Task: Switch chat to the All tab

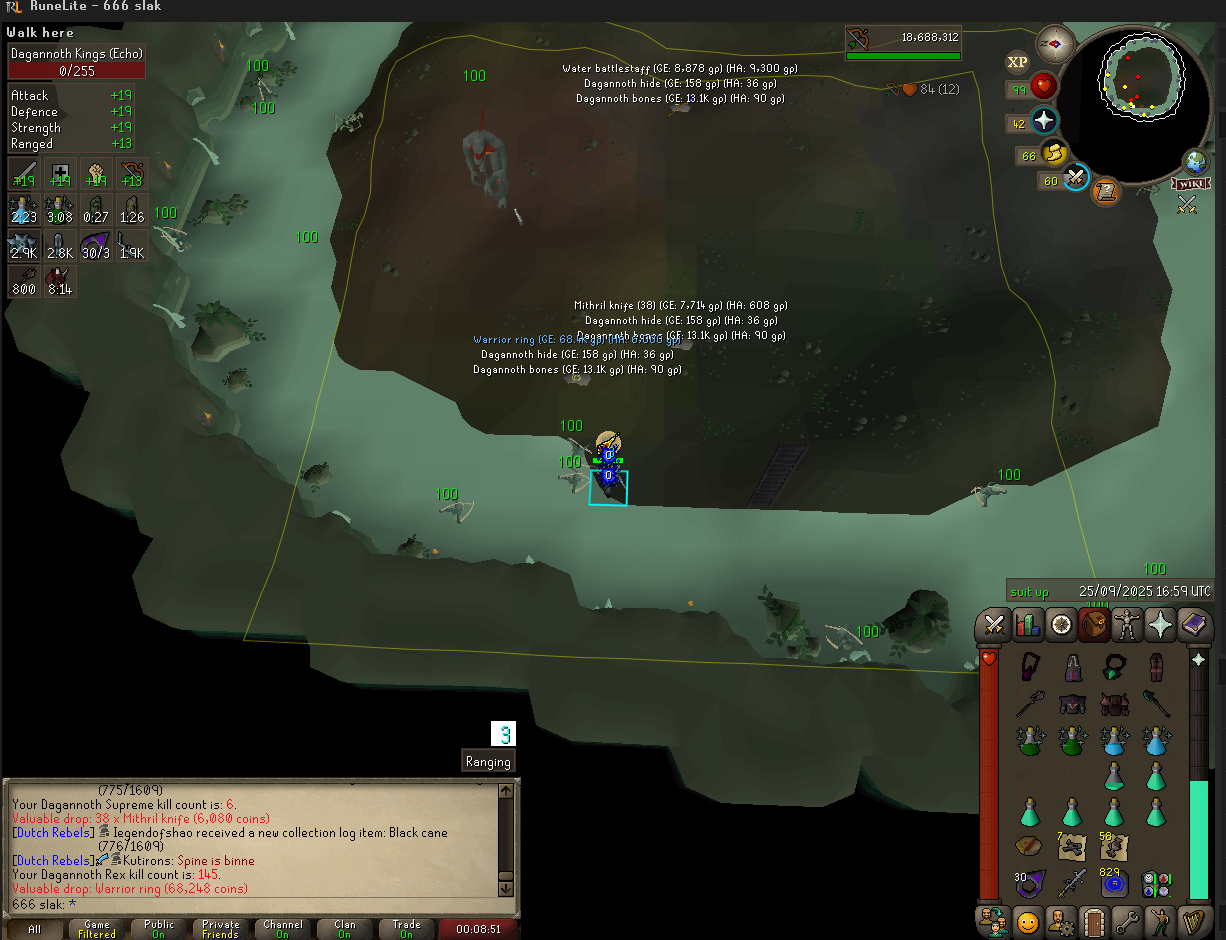Action: point(35,929)
